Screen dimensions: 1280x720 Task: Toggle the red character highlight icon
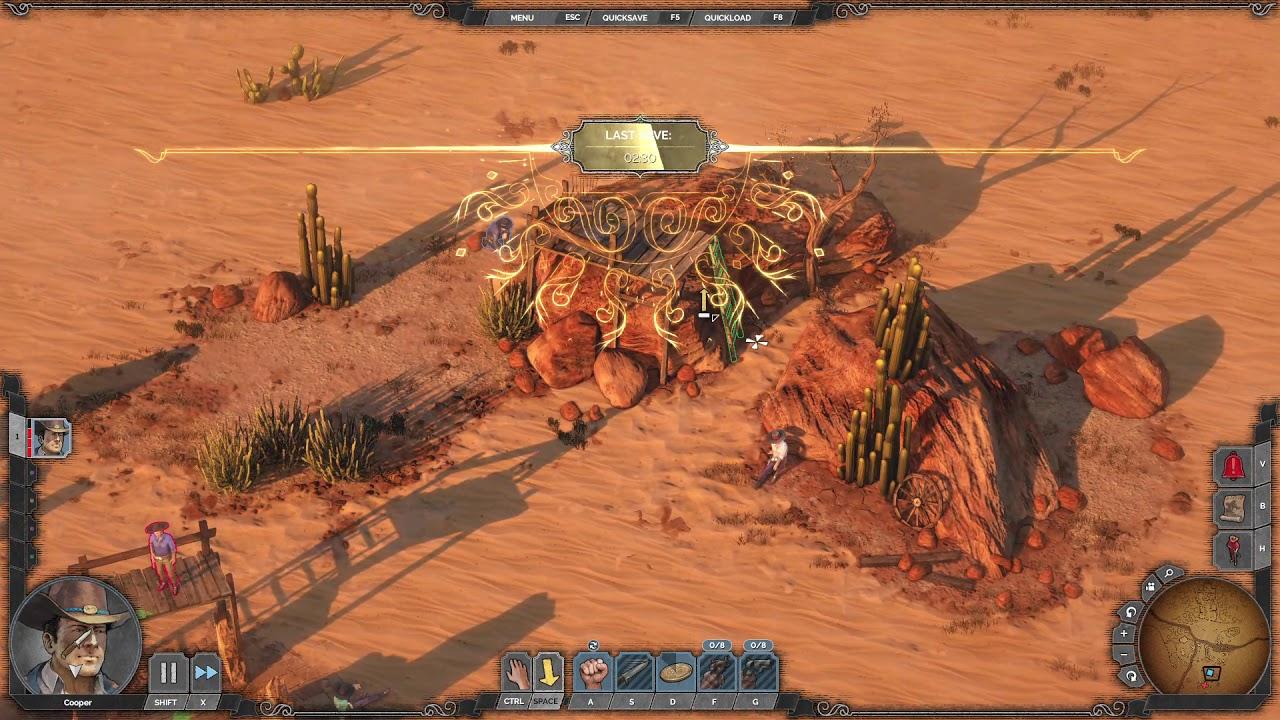(x=1233, y=549)
